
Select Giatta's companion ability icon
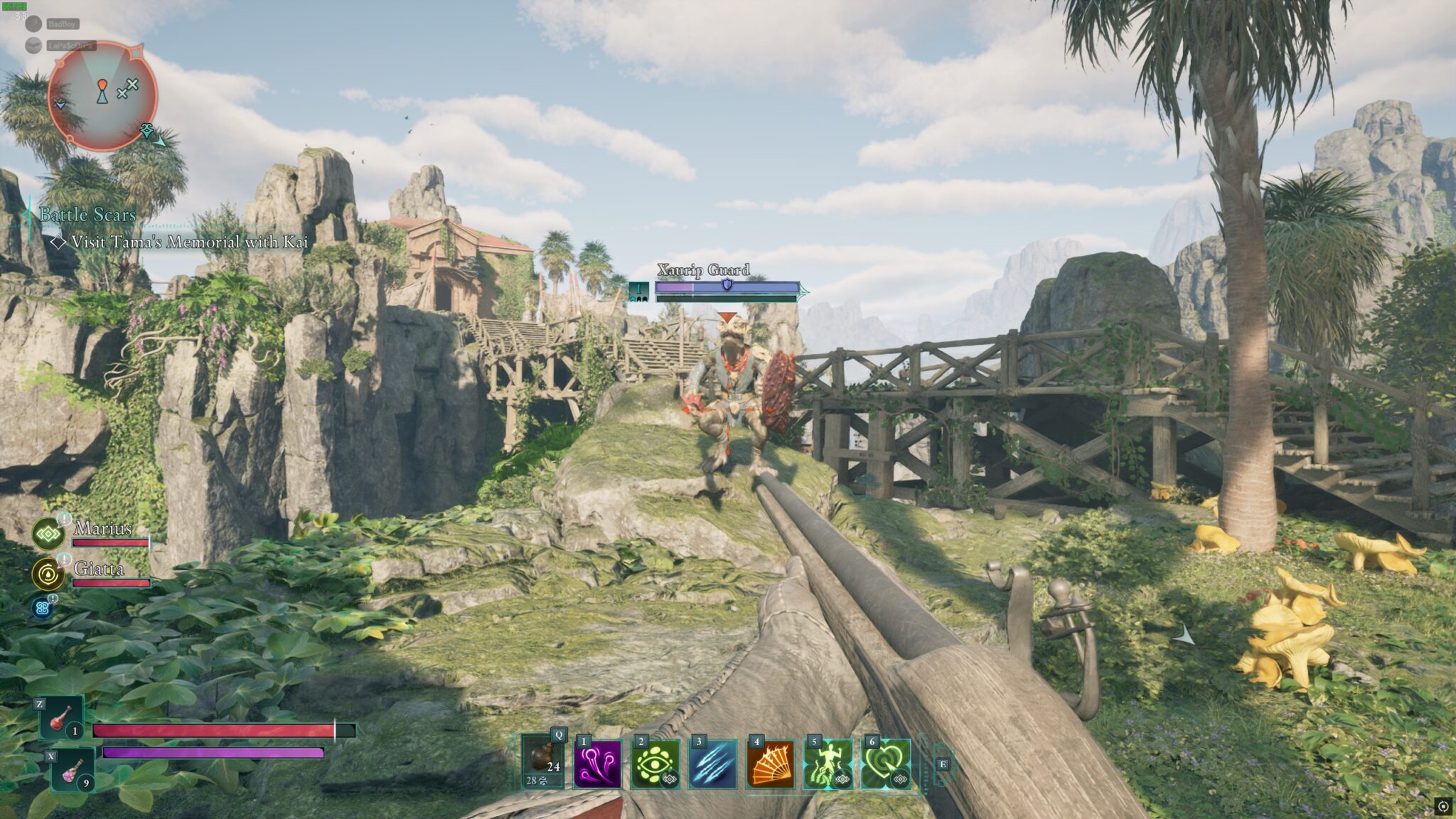tap(48, 574)
